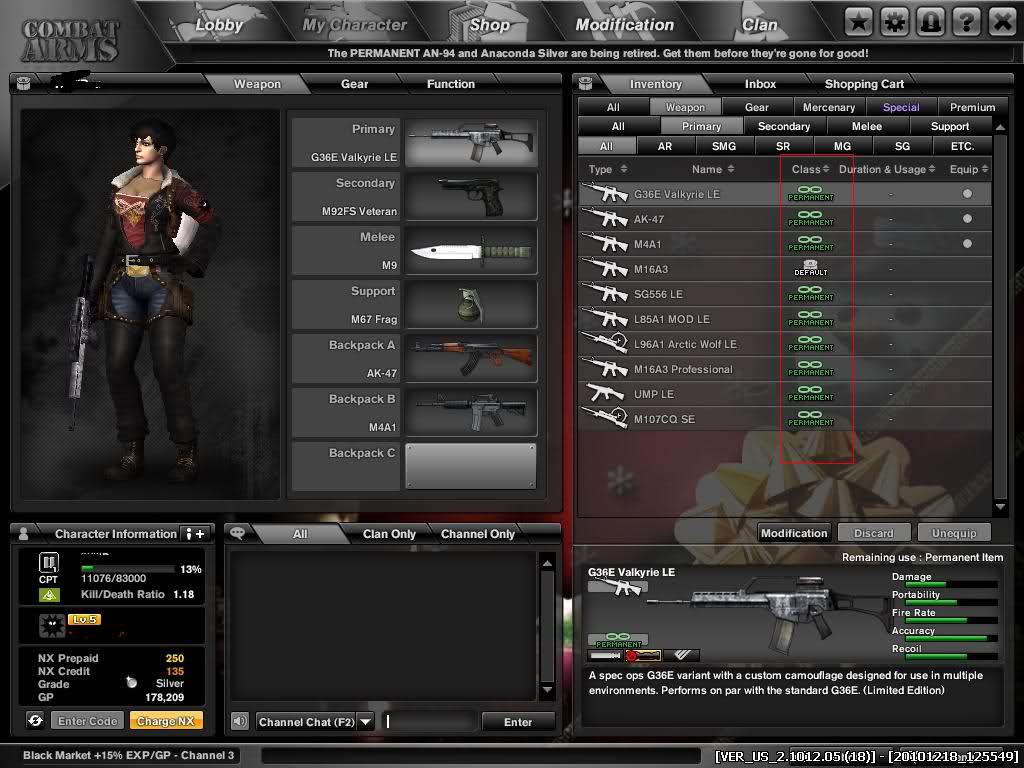This screenshot has width=1024, height=768.
Task: Filter inventory by Mercenary
Action: pyautogui.click(x=829, y=107)
